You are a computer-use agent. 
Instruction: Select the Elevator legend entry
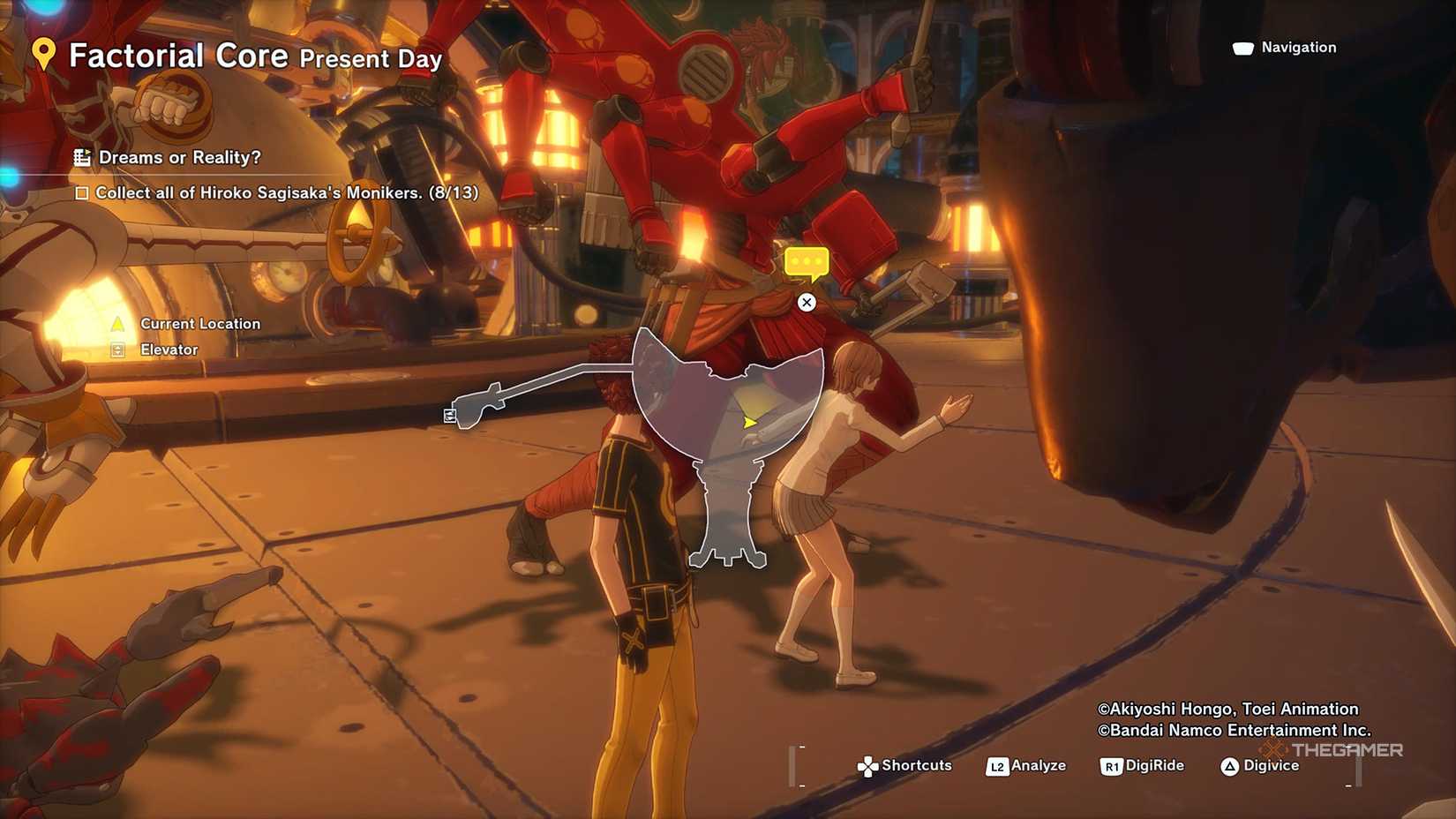click(169, 349)
